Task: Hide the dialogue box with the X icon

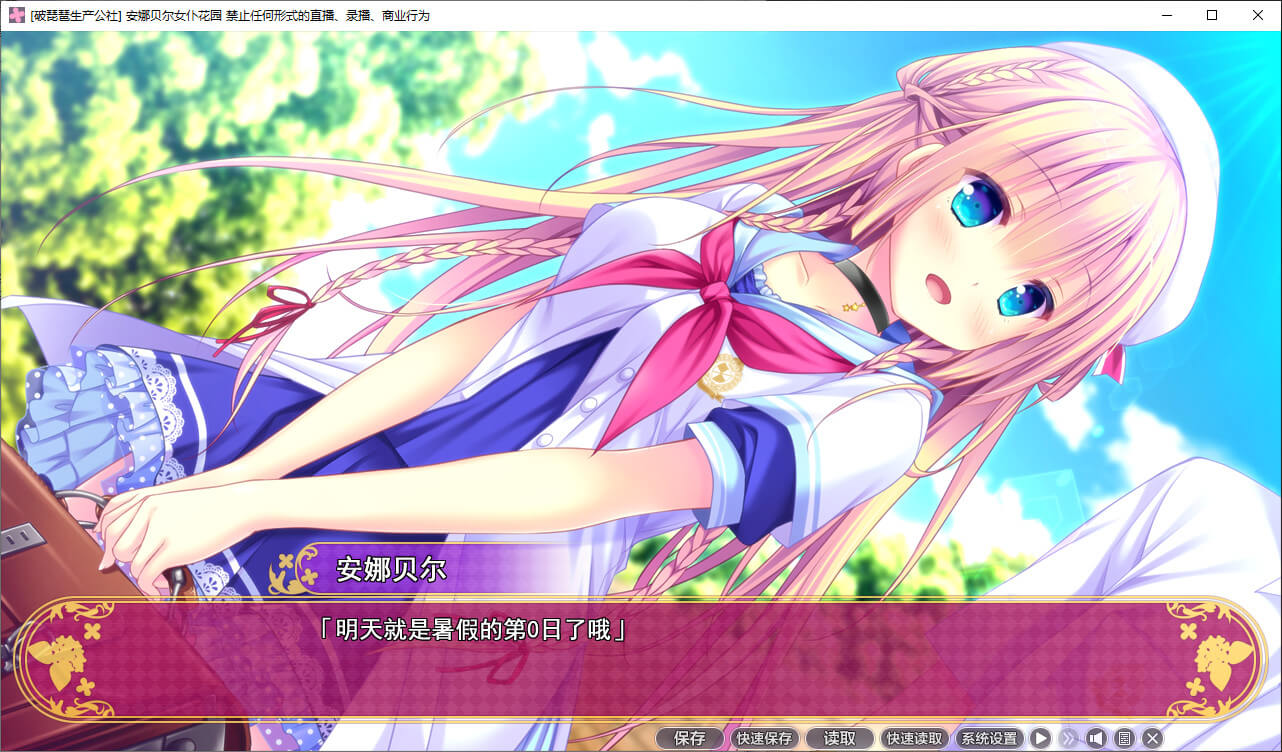Action: pyautogui.click(x=1152, y=738)
